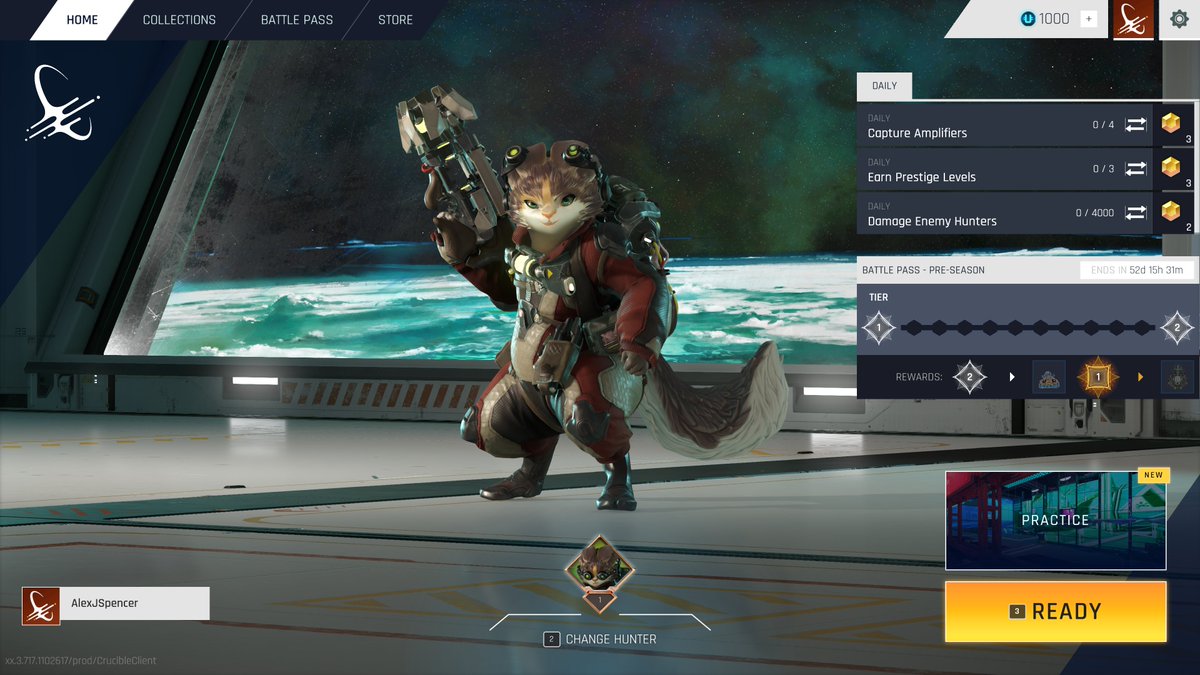
Task: Go to the Battle Pass tab
Action: pyautogui.click(x=296, y=20)
